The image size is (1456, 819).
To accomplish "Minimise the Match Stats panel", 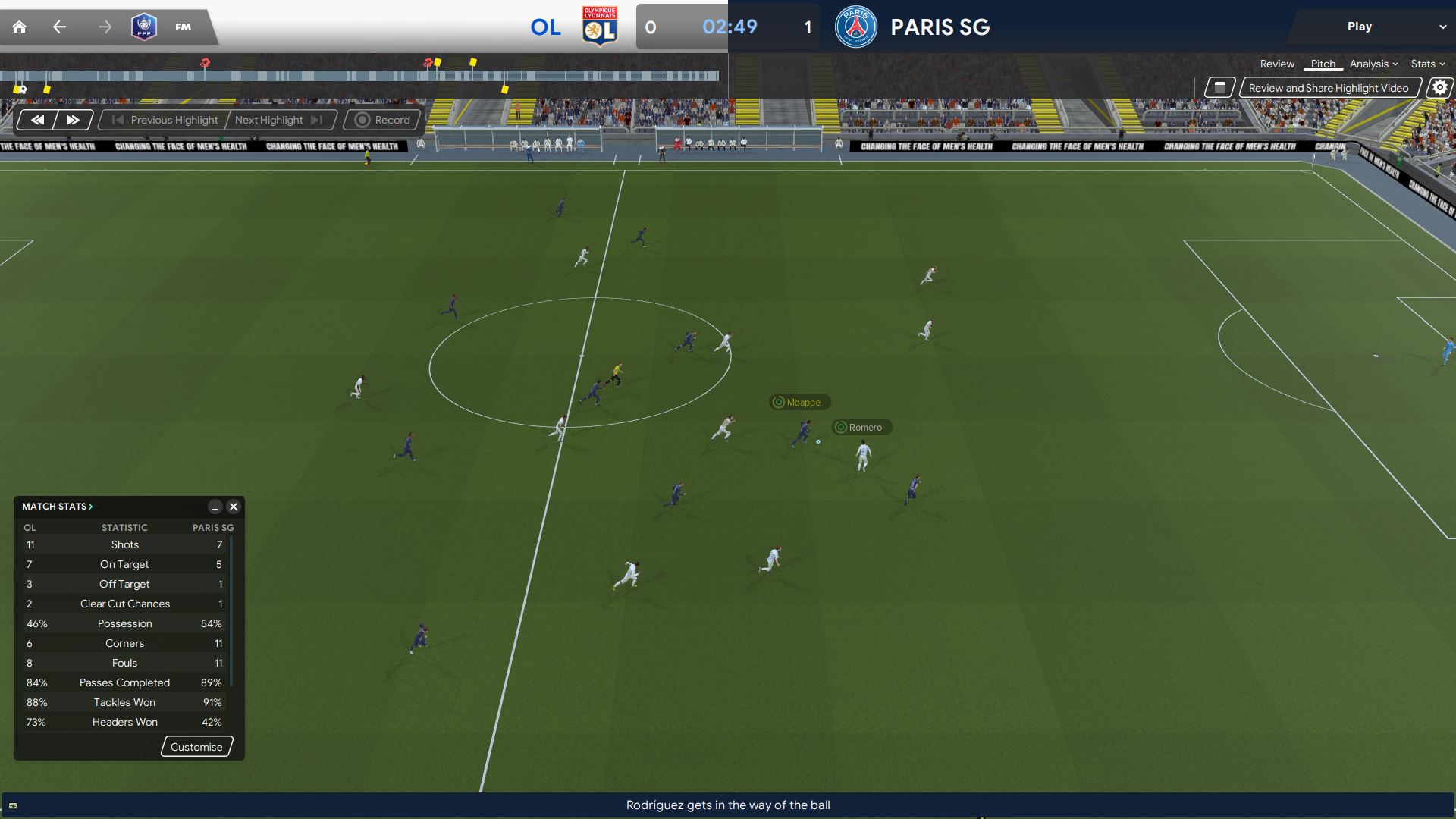I will coord(215,507).
